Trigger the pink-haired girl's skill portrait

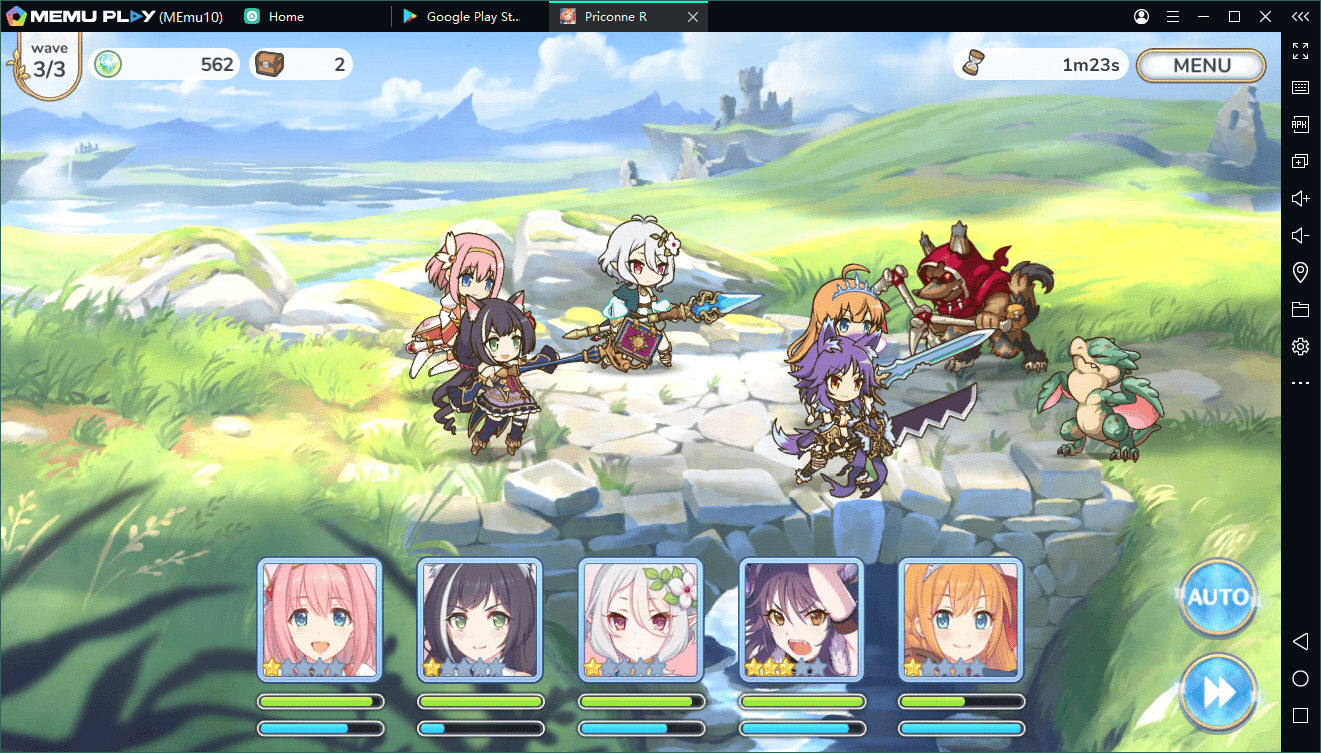pos(320,620)
